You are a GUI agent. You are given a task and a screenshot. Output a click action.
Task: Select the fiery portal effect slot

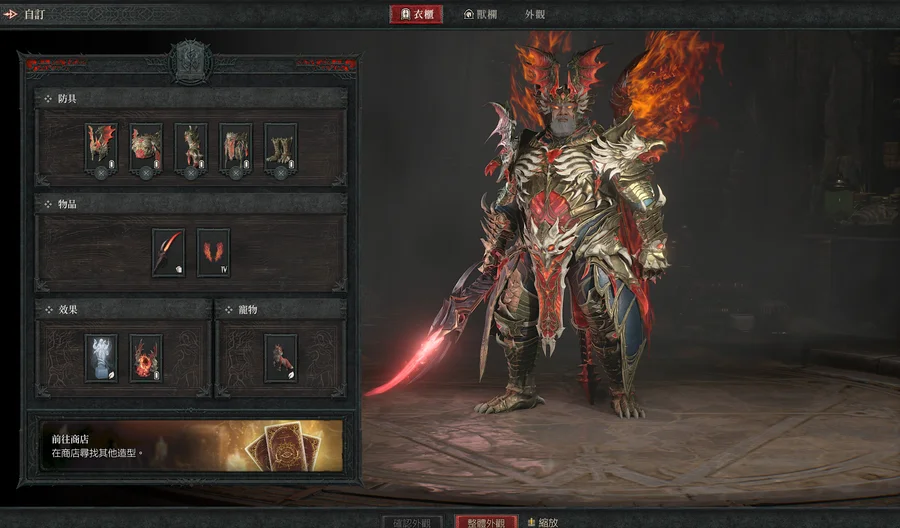146,357
